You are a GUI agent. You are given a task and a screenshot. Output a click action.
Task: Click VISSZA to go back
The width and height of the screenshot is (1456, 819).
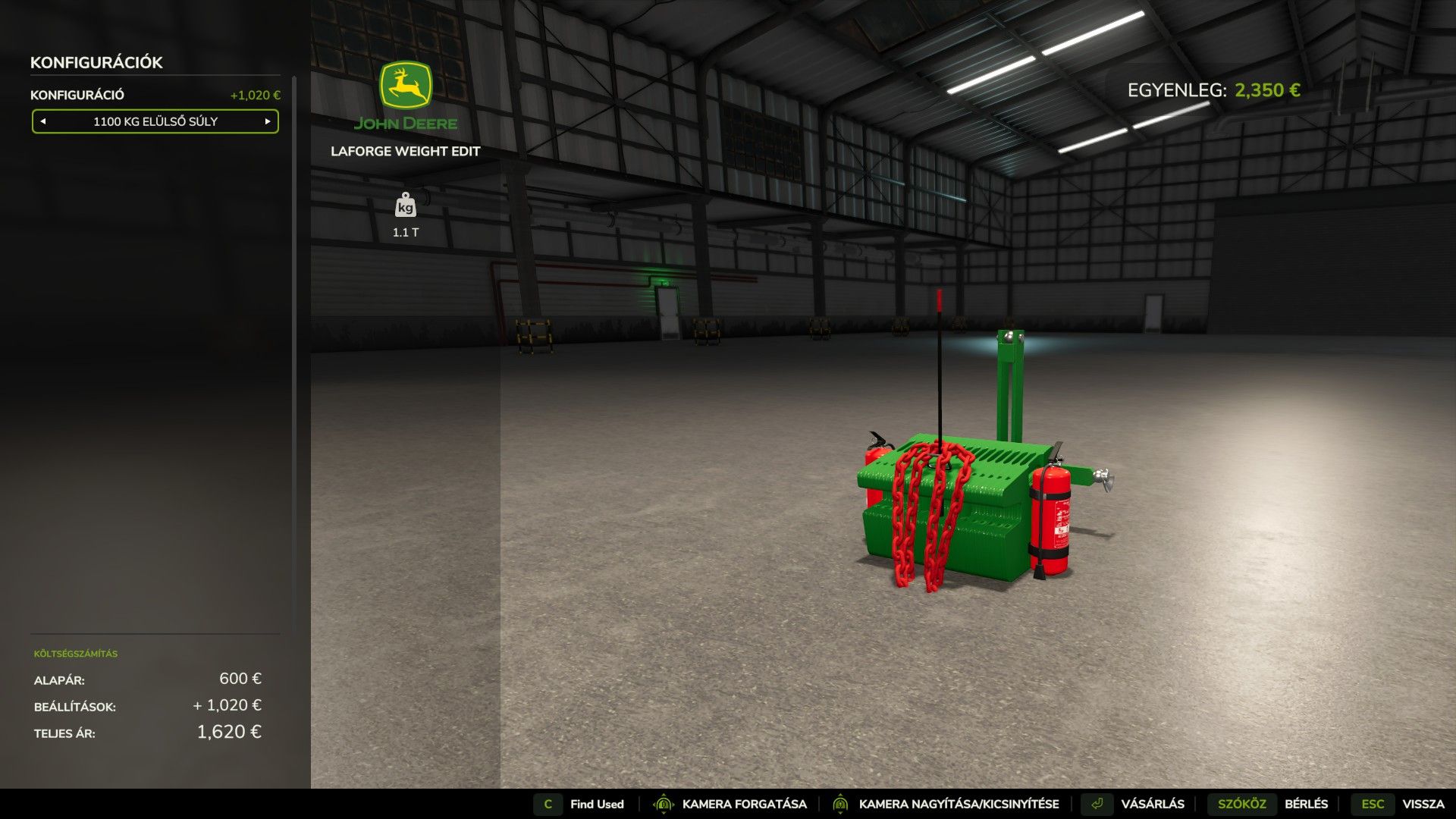pyautogui.click(x=1424, y=804)
